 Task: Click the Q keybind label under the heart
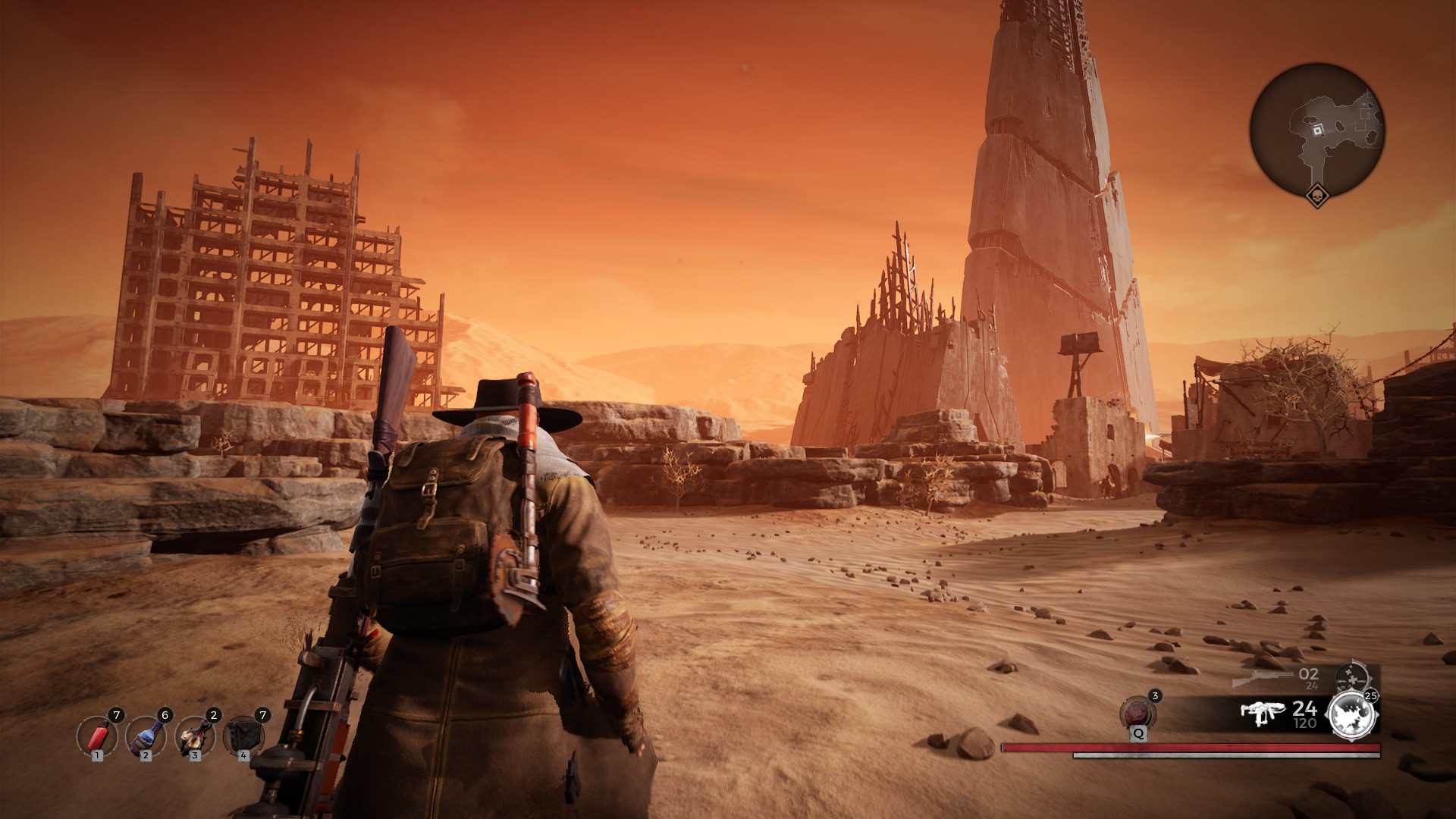coord(1138,735)
